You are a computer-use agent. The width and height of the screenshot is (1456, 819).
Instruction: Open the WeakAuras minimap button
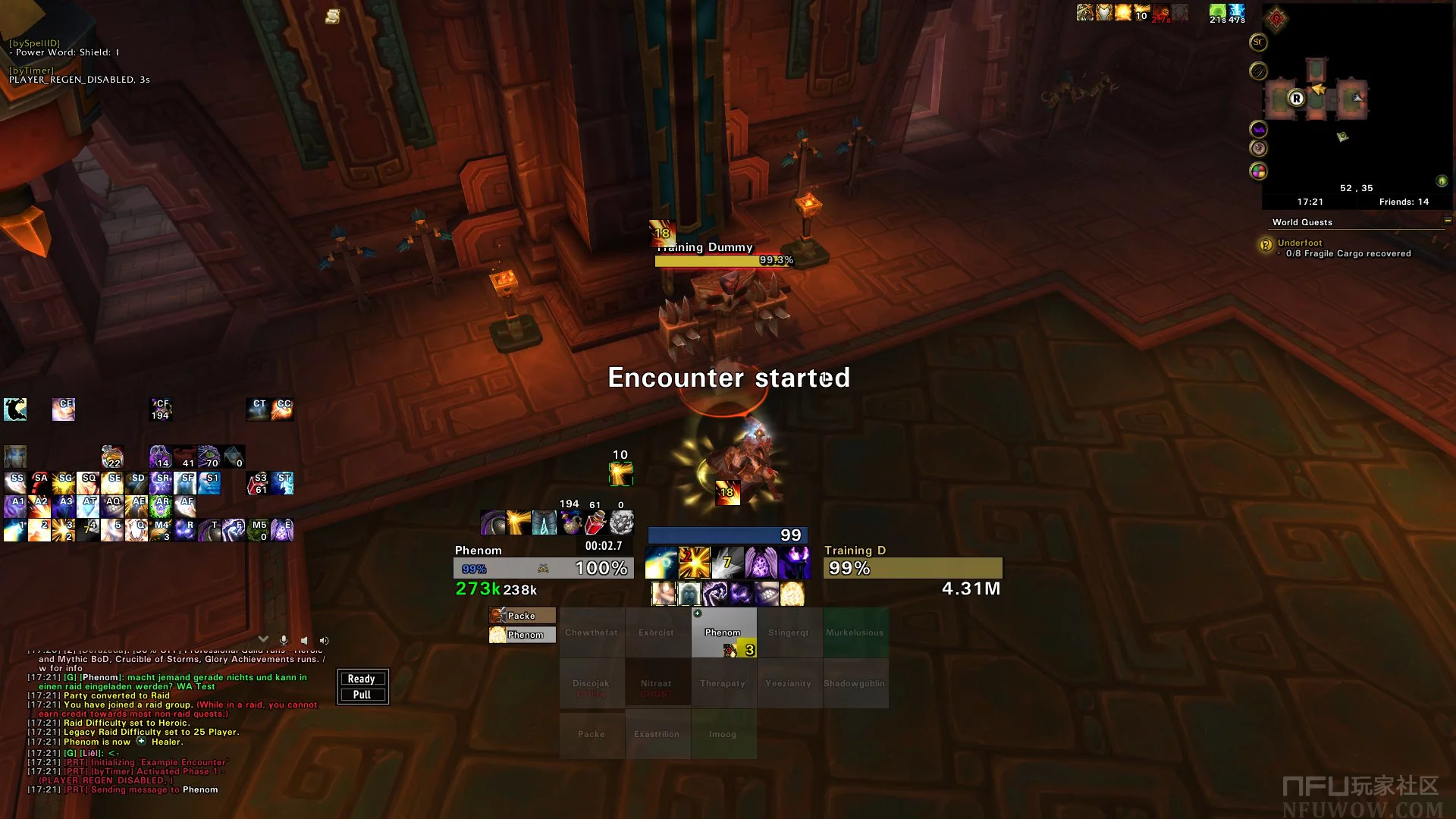point(1258,130)
